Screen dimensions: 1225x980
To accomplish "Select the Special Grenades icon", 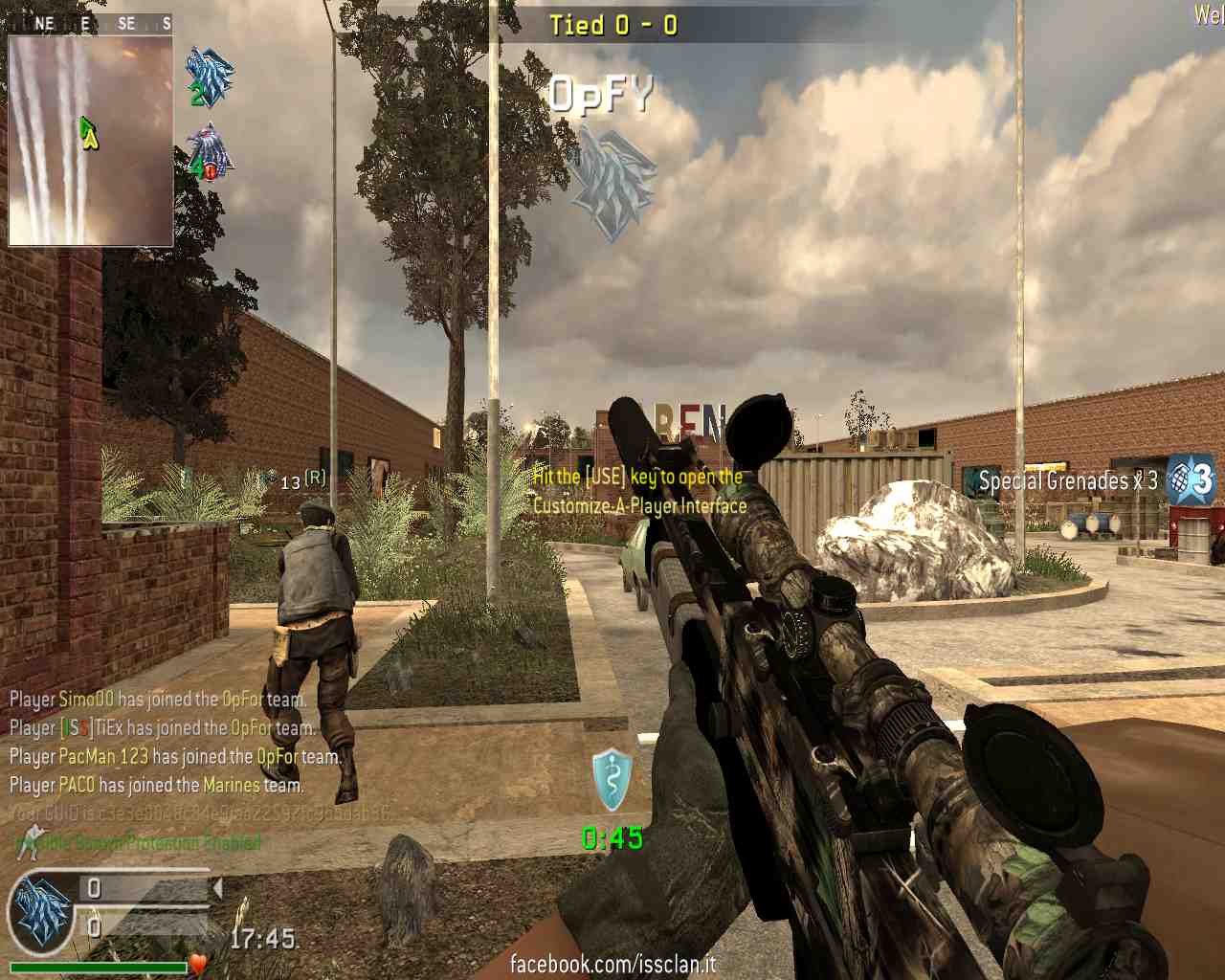I will click(1190, 479).
